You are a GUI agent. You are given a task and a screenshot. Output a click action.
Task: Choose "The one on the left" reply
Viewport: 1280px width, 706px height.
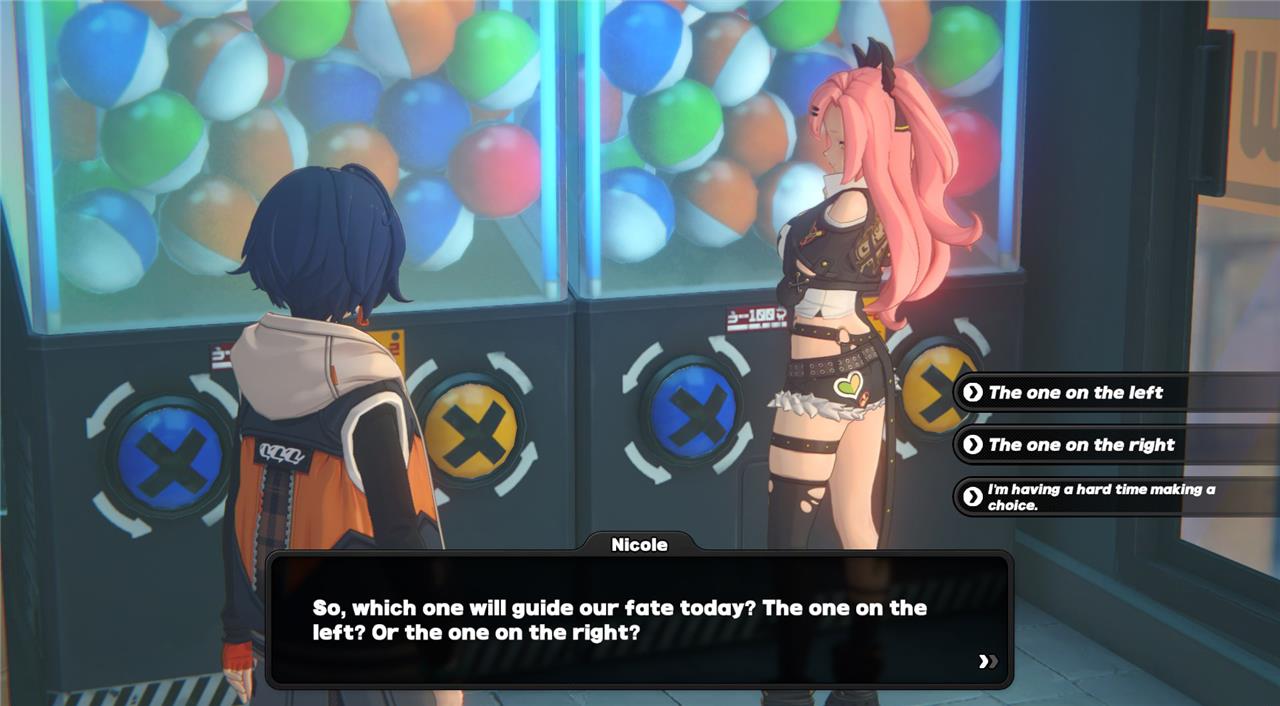pos(1075,393)
